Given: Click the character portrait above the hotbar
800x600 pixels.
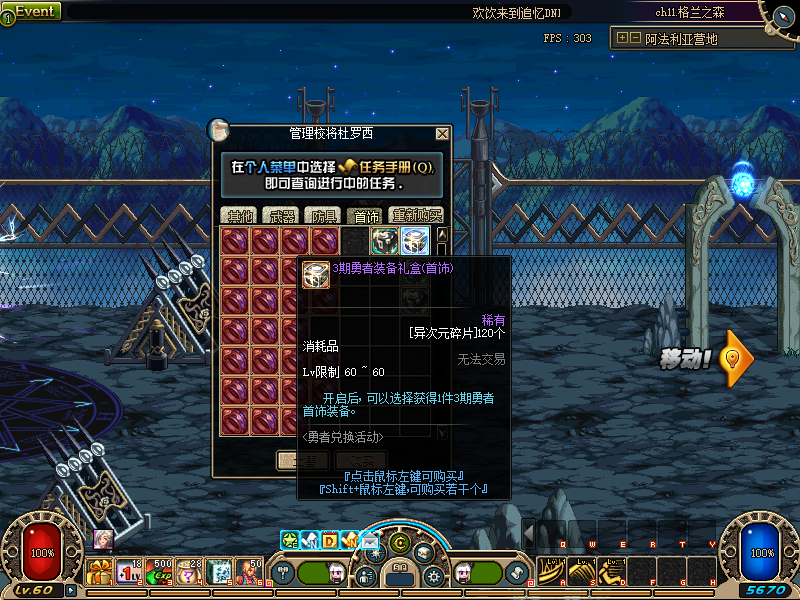Looking at the screenshot, I should 103,539.
